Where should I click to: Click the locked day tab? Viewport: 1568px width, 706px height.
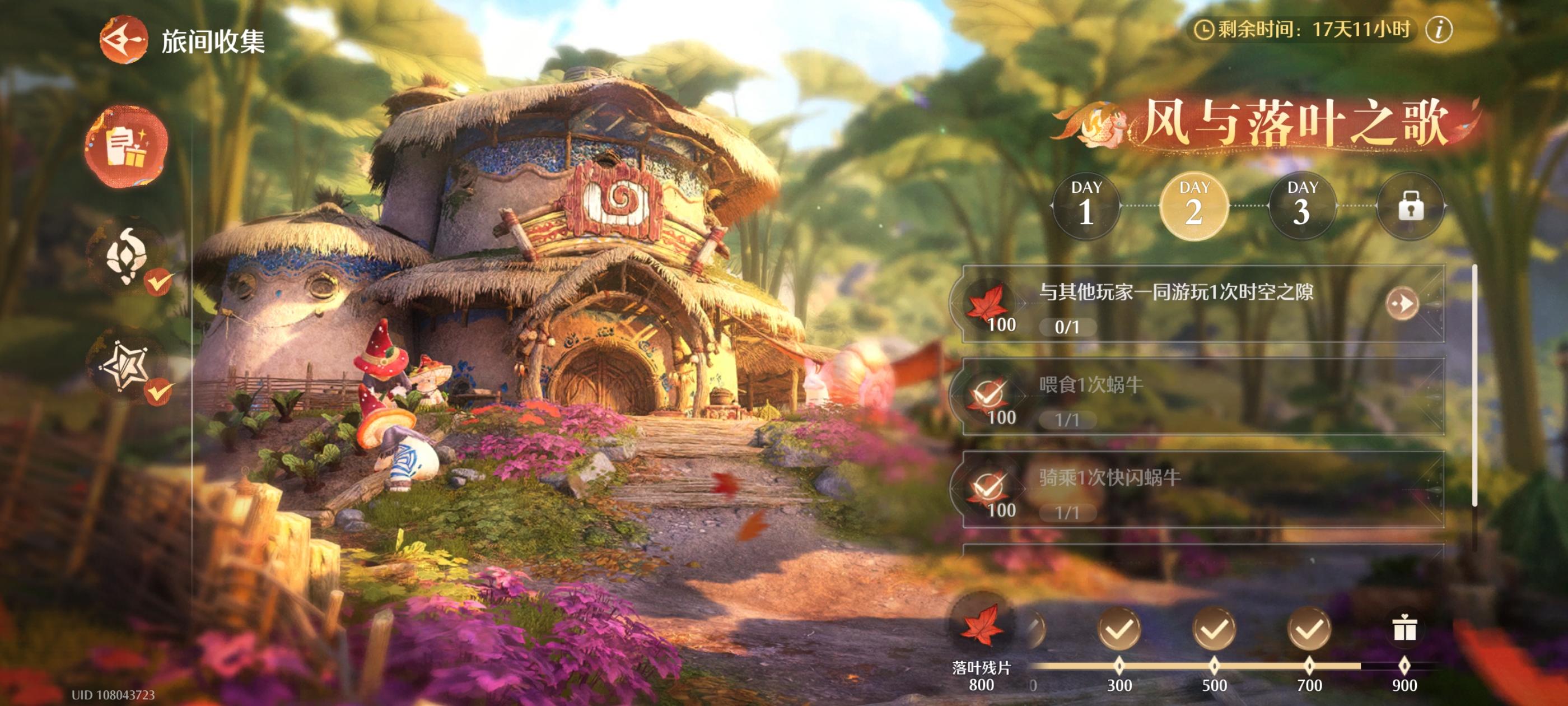[1410, 205]
